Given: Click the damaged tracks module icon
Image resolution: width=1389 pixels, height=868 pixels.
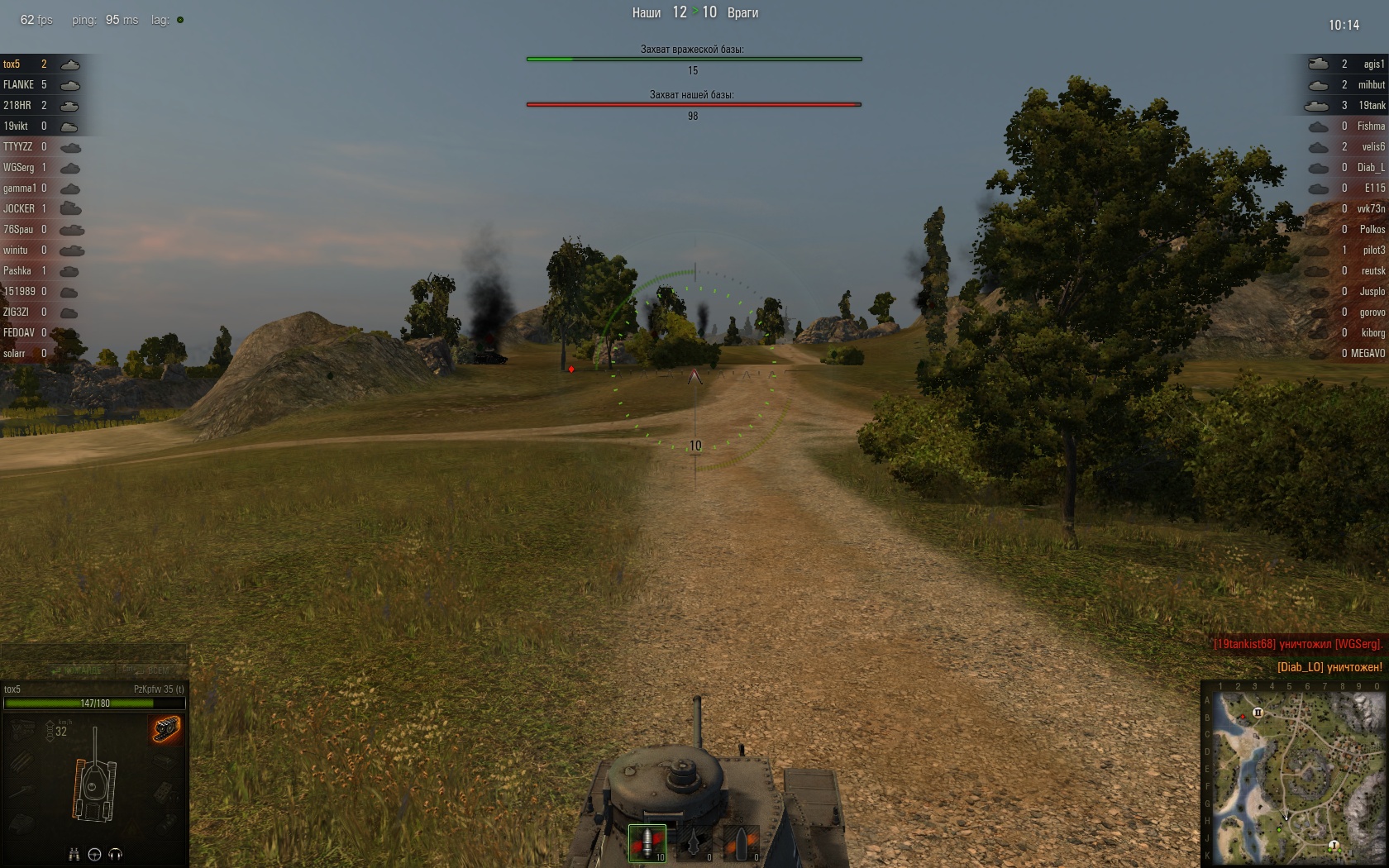Looking at the screenshot, I should 166,729.
